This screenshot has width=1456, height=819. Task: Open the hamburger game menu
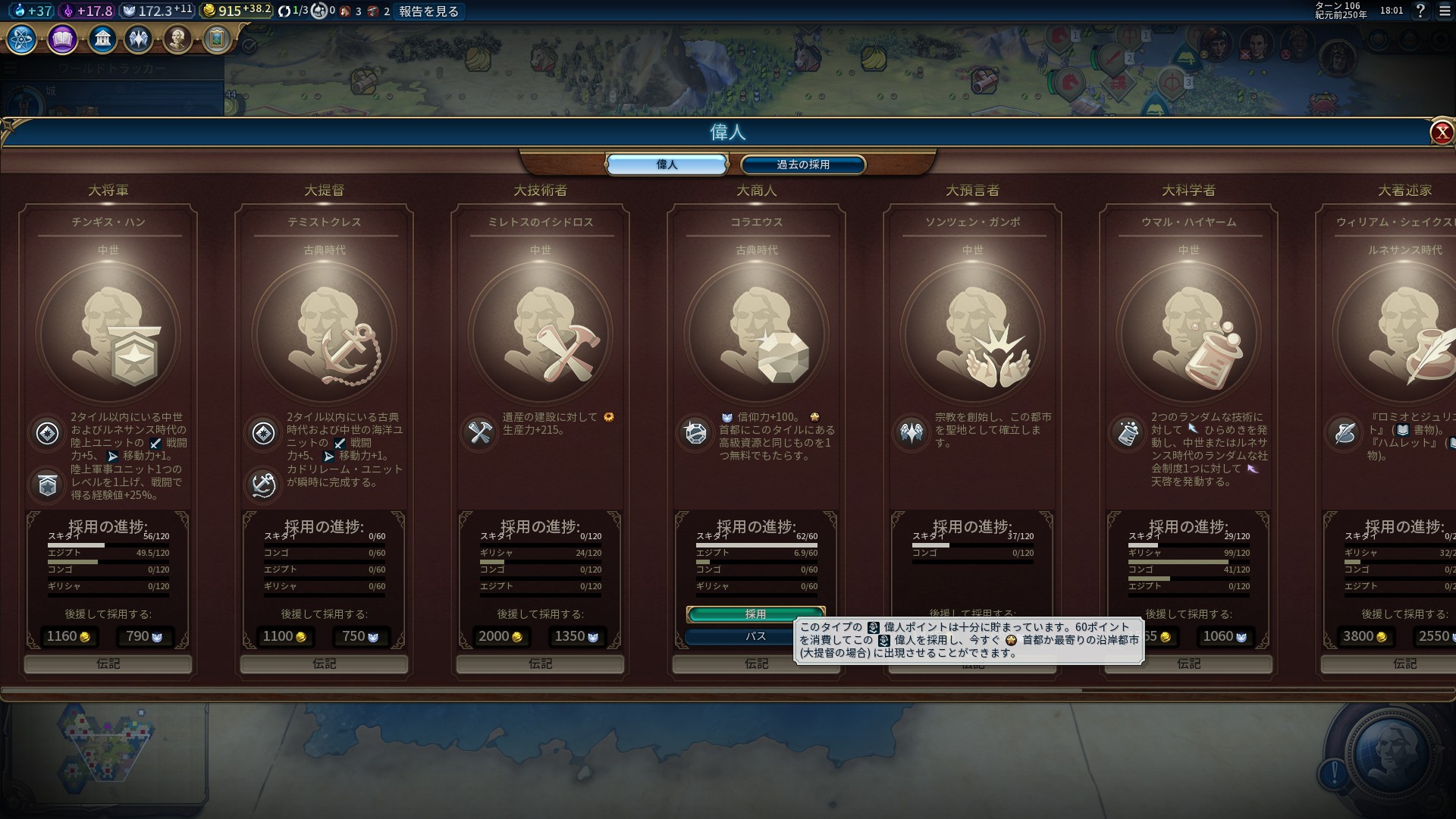pyautogui.click(x=1444, y=11)
